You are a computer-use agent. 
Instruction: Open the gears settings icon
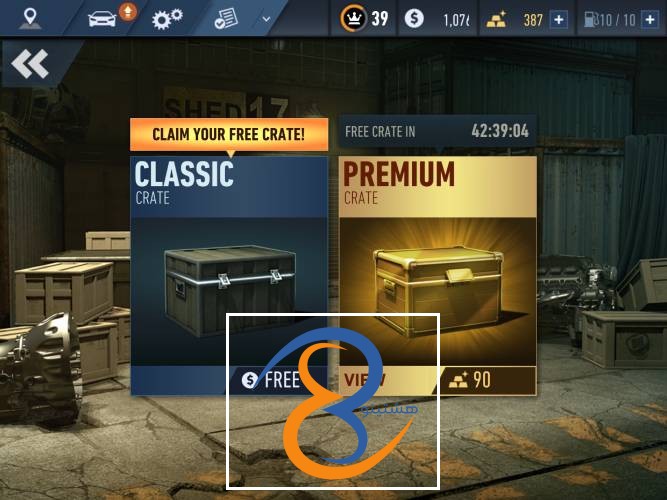tap(166, 18)
